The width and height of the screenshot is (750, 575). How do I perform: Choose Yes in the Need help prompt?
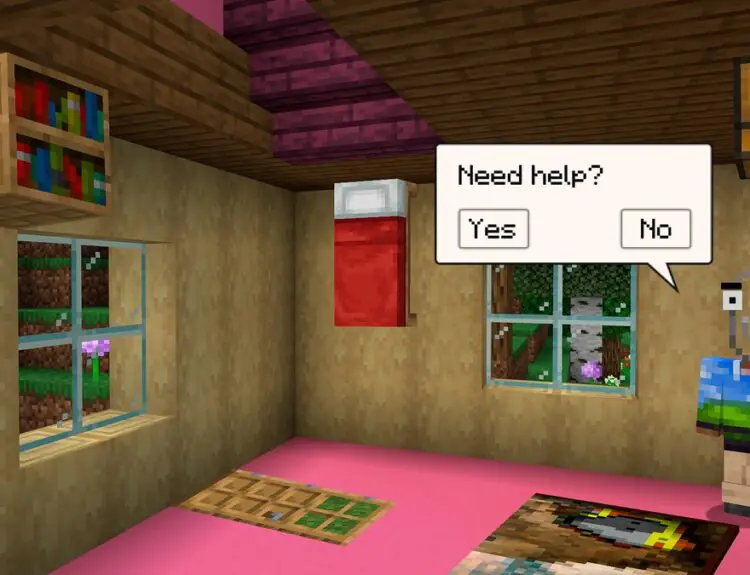pyautogui.click(x=493, y=229)
